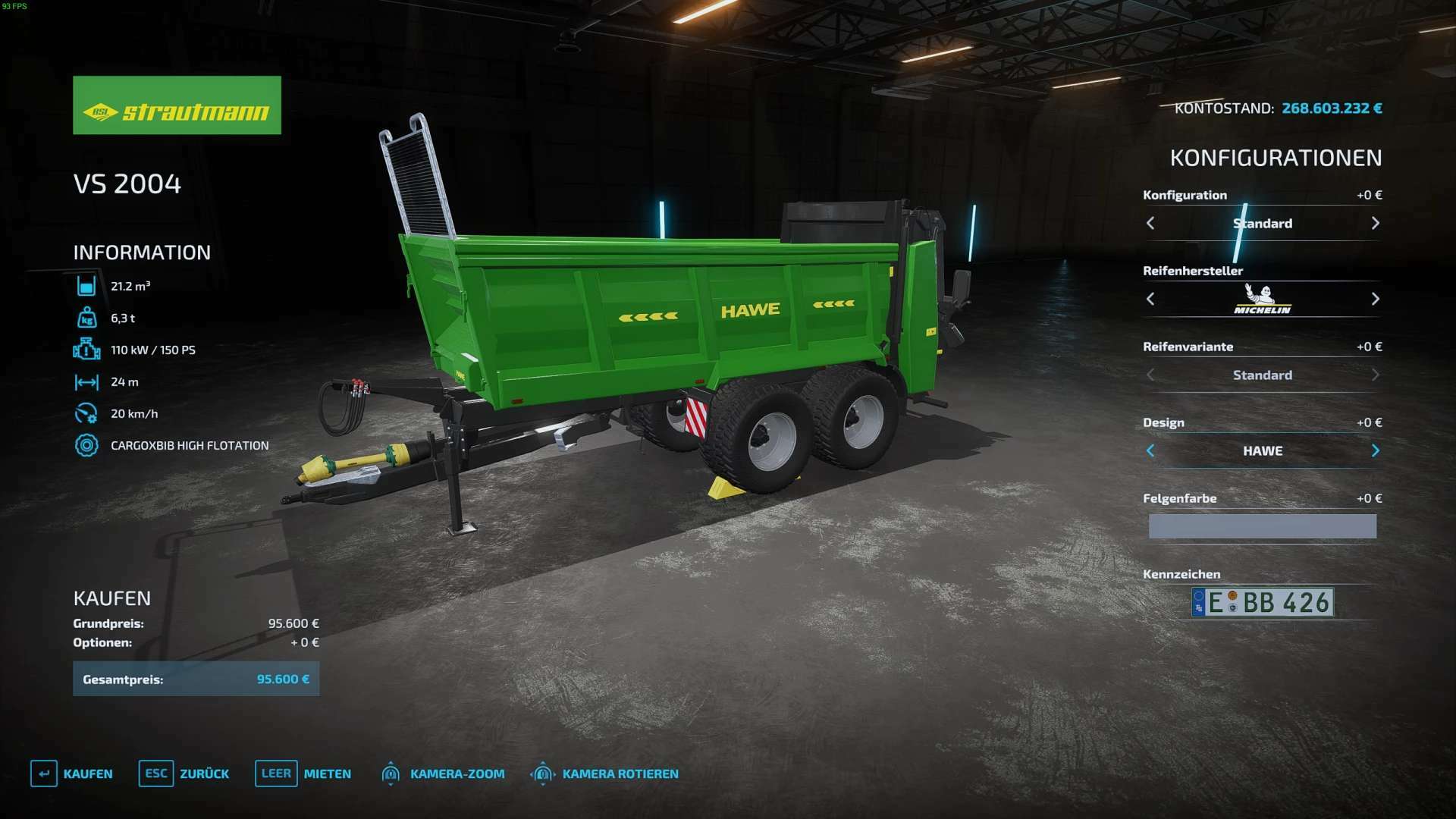The width and height of the screenshot is (1456, 819).
Task: Select next Konfiguration option arrow
Action: coord(1375,223)
